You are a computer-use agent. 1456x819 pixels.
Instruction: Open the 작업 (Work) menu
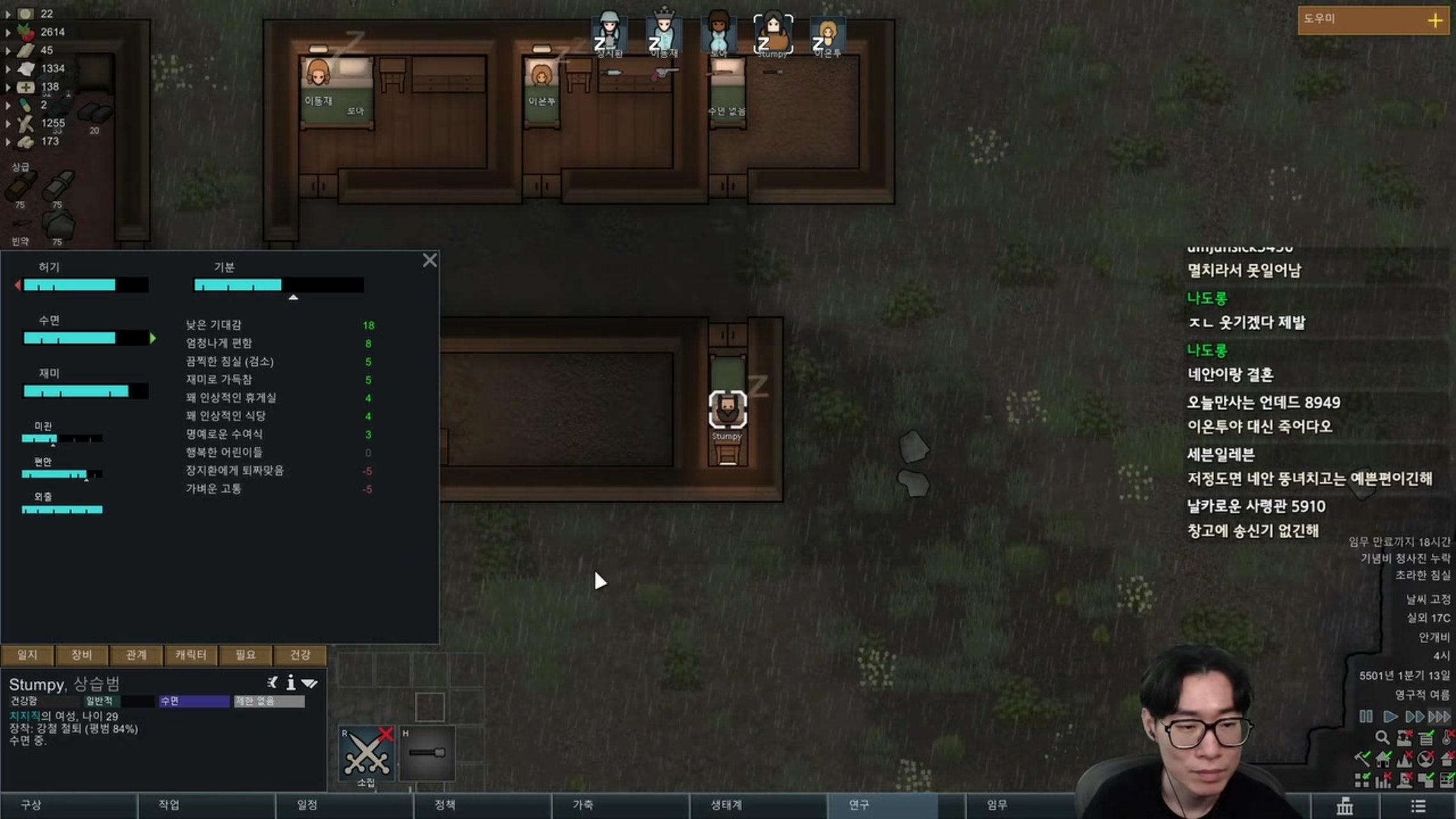(169, 805)
